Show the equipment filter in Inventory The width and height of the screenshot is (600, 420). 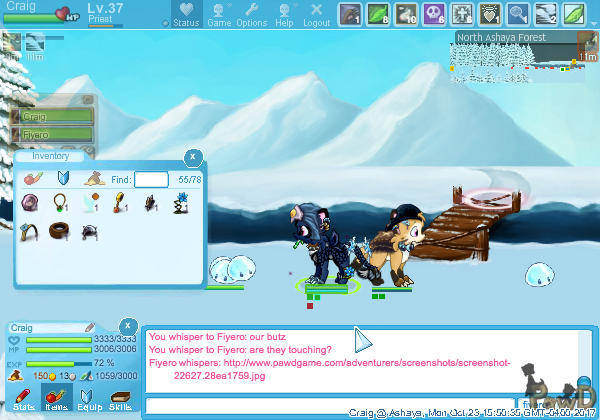[63, 179]
